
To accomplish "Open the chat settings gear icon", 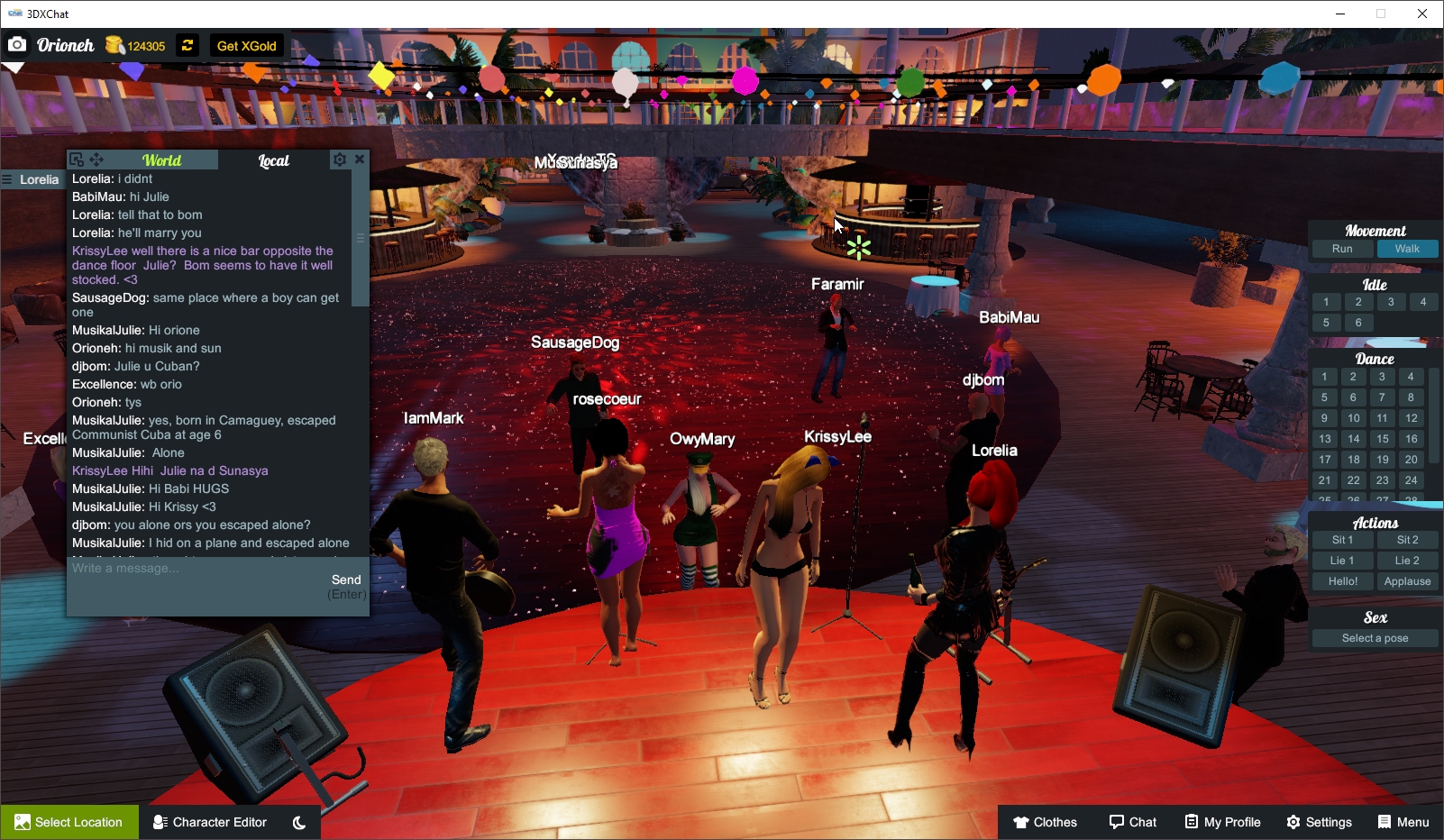I will (340, 160).
